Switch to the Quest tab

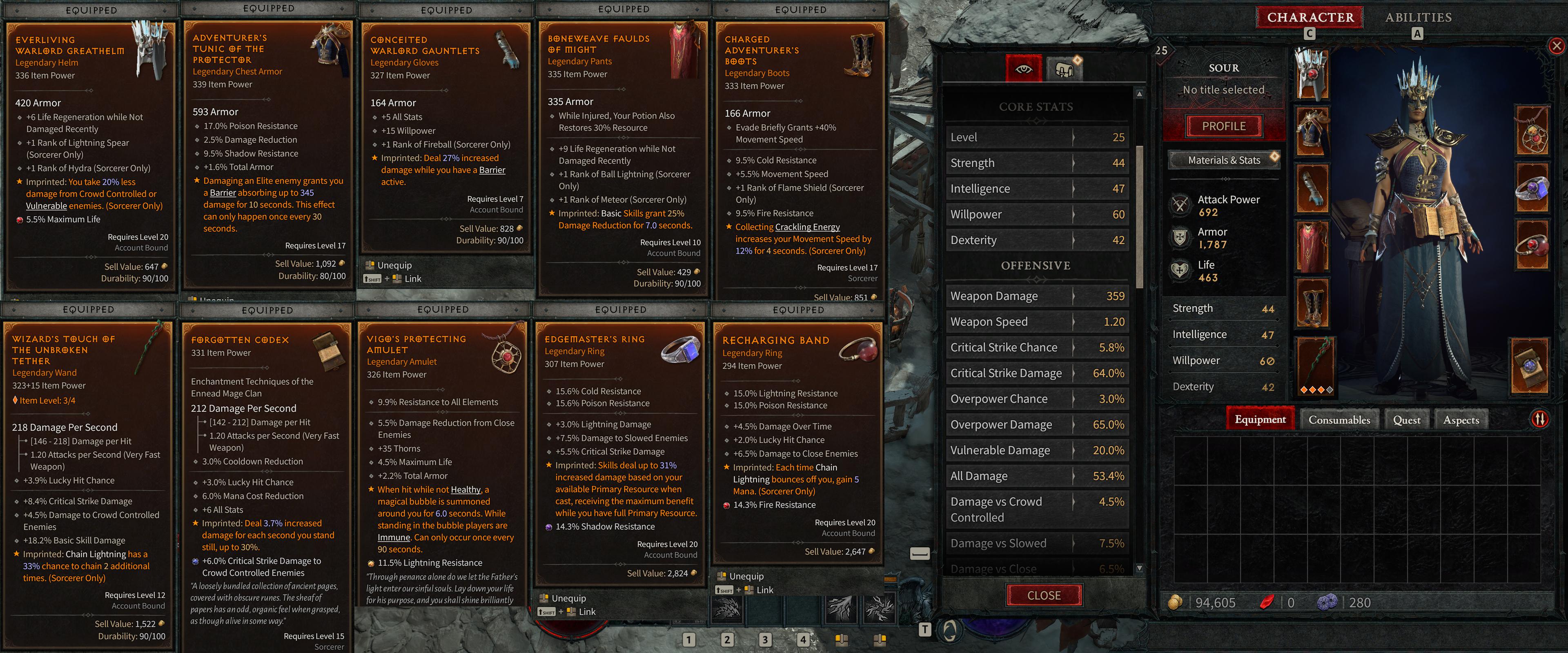click(x=1407, y=419)
